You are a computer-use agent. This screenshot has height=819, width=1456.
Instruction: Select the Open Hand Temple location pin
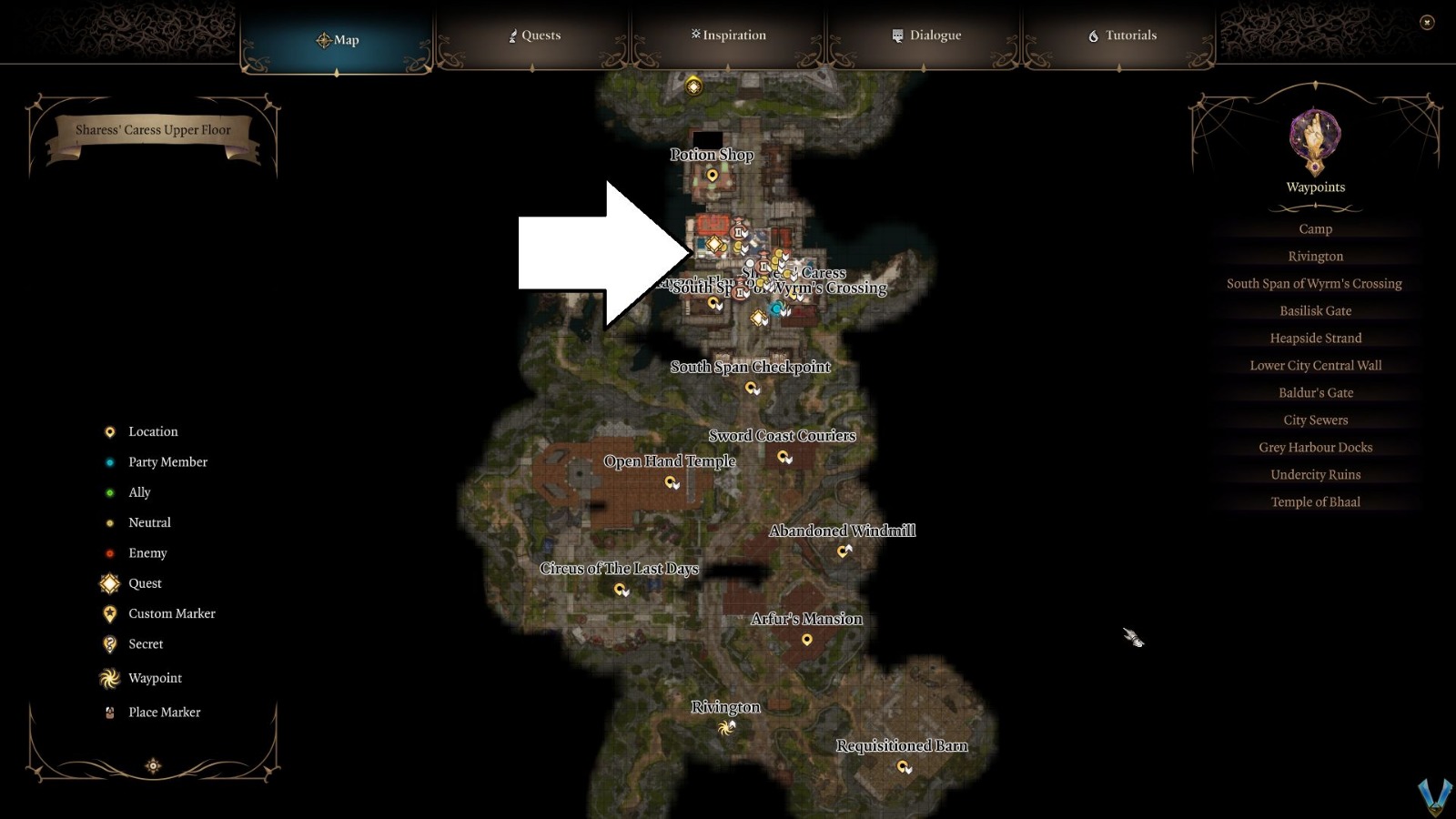click(x=671, y=480)
